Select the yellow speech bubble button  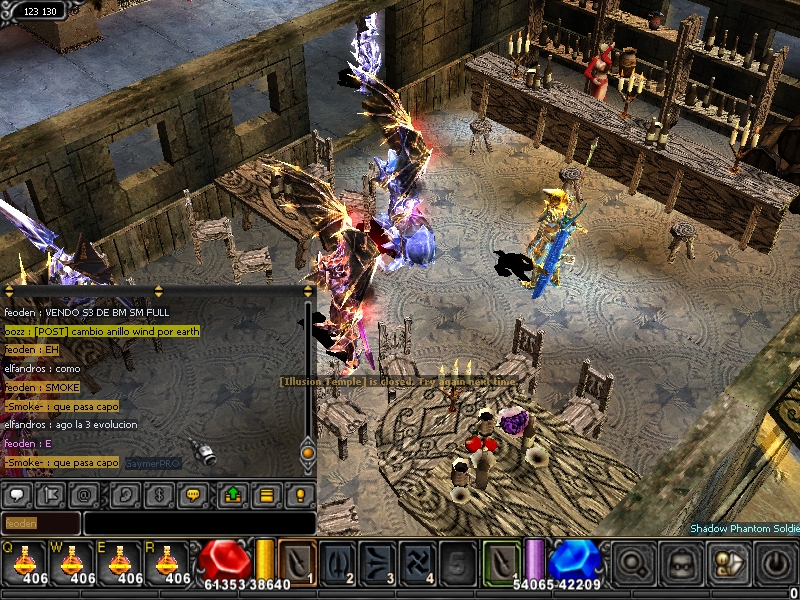[191, 494]
